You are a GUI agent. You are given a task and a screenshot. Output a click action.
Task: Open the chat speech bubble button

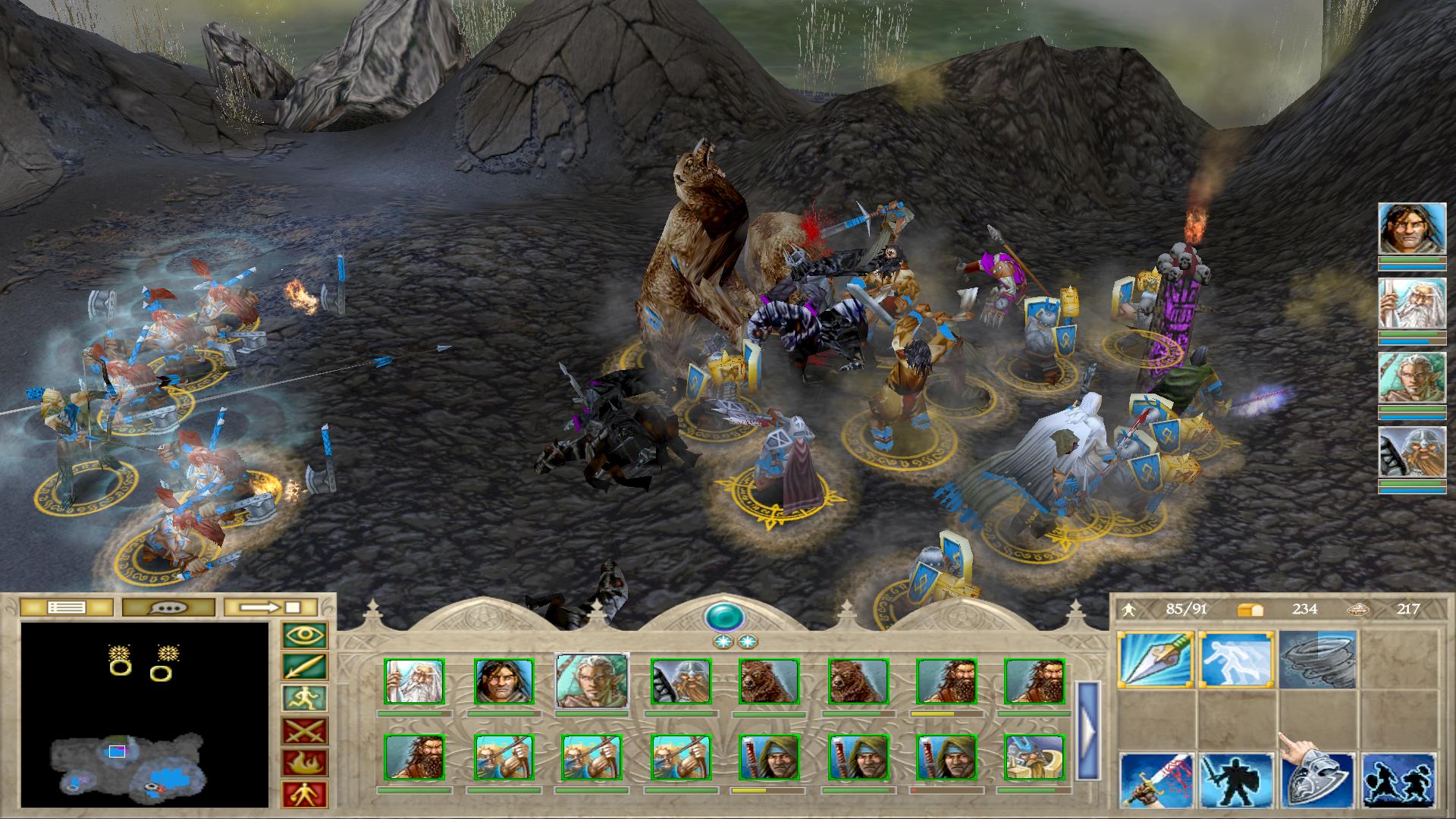168,607
